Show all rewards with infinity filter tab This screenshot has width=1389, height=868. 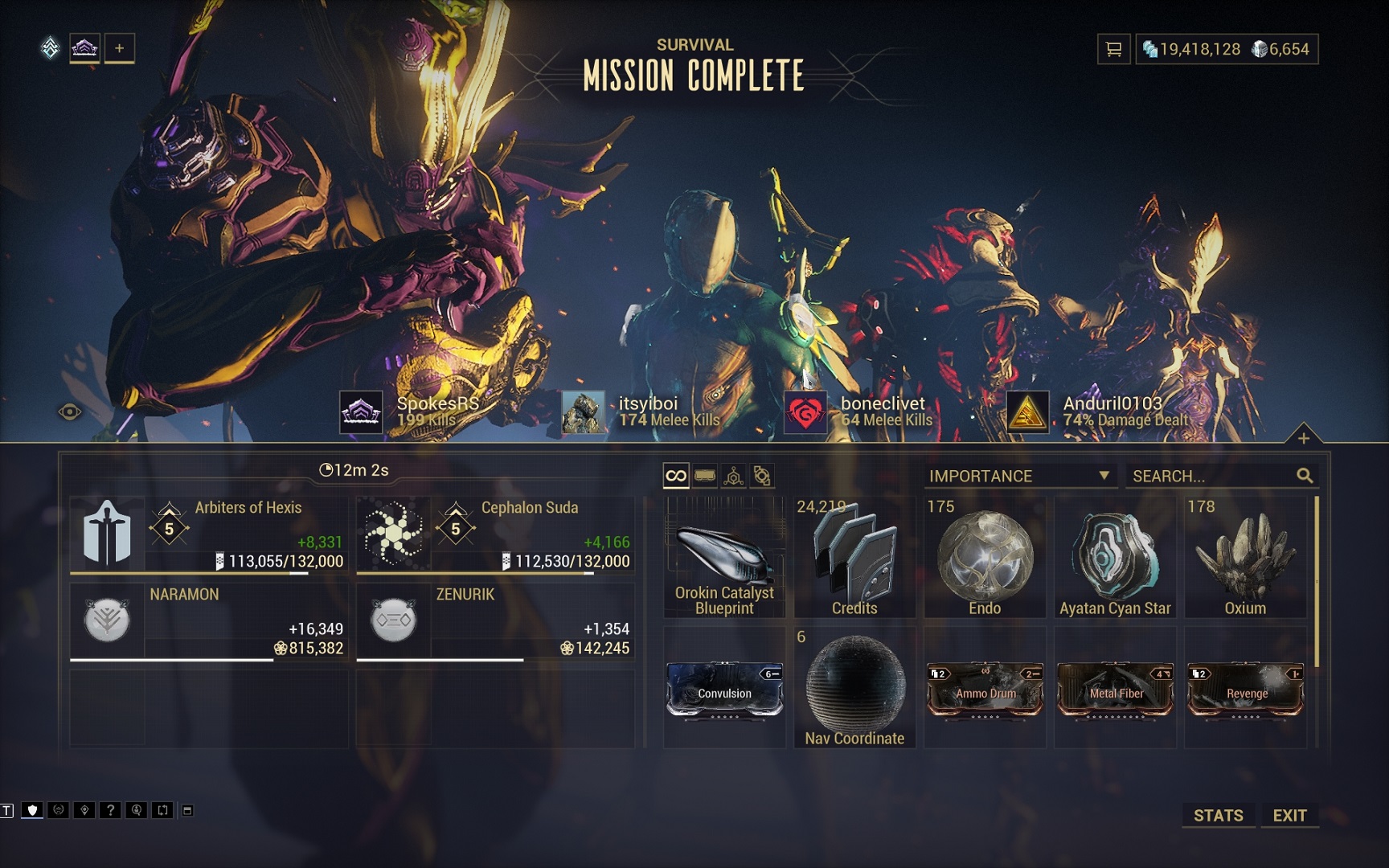pyautogui.click(x=676, y=476)
